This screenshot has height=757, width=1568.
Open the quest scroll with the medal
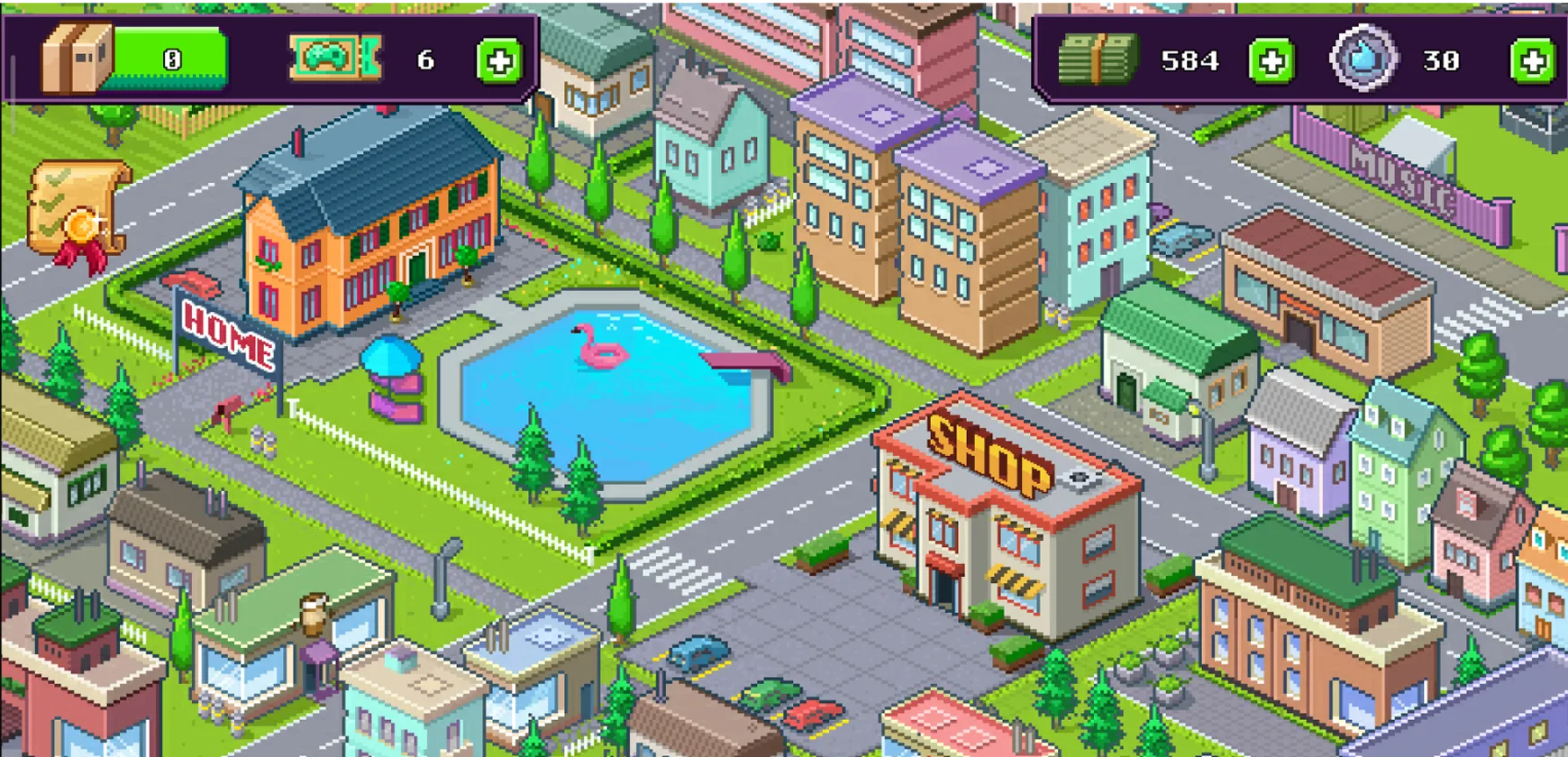[x=78, y=214]
